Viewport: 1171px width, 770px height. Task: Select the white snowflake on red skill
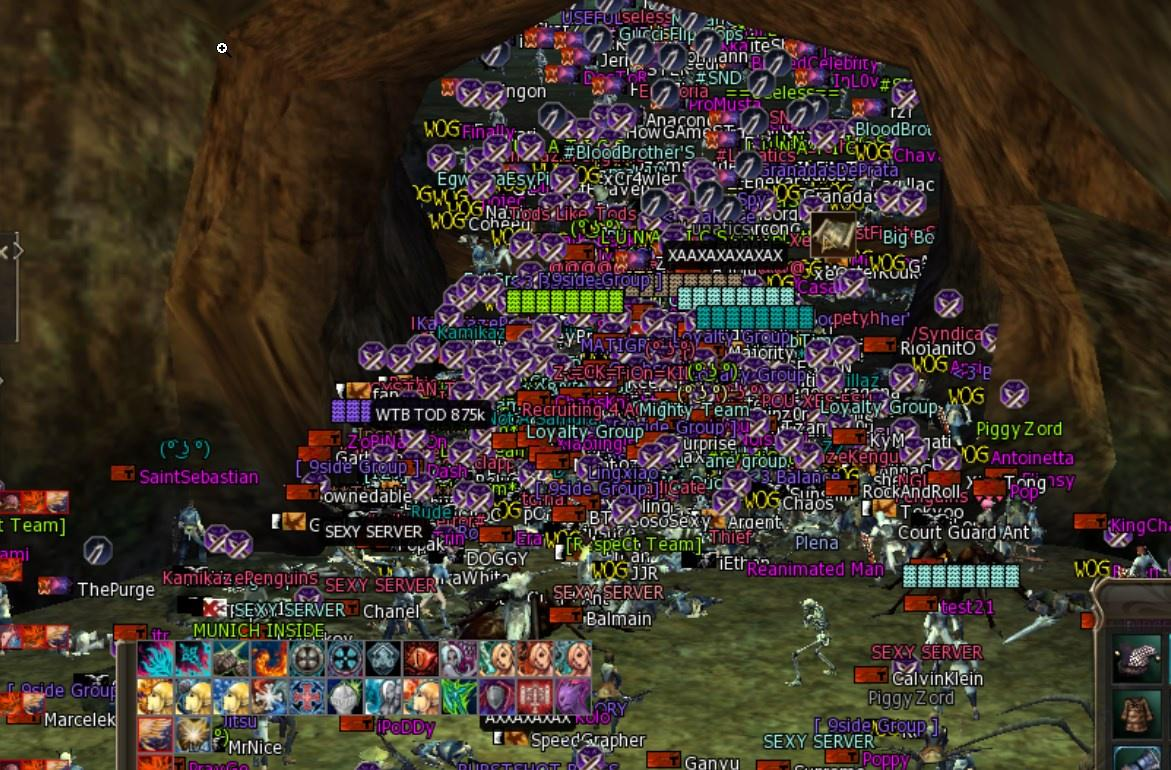(x=268, y=696)
